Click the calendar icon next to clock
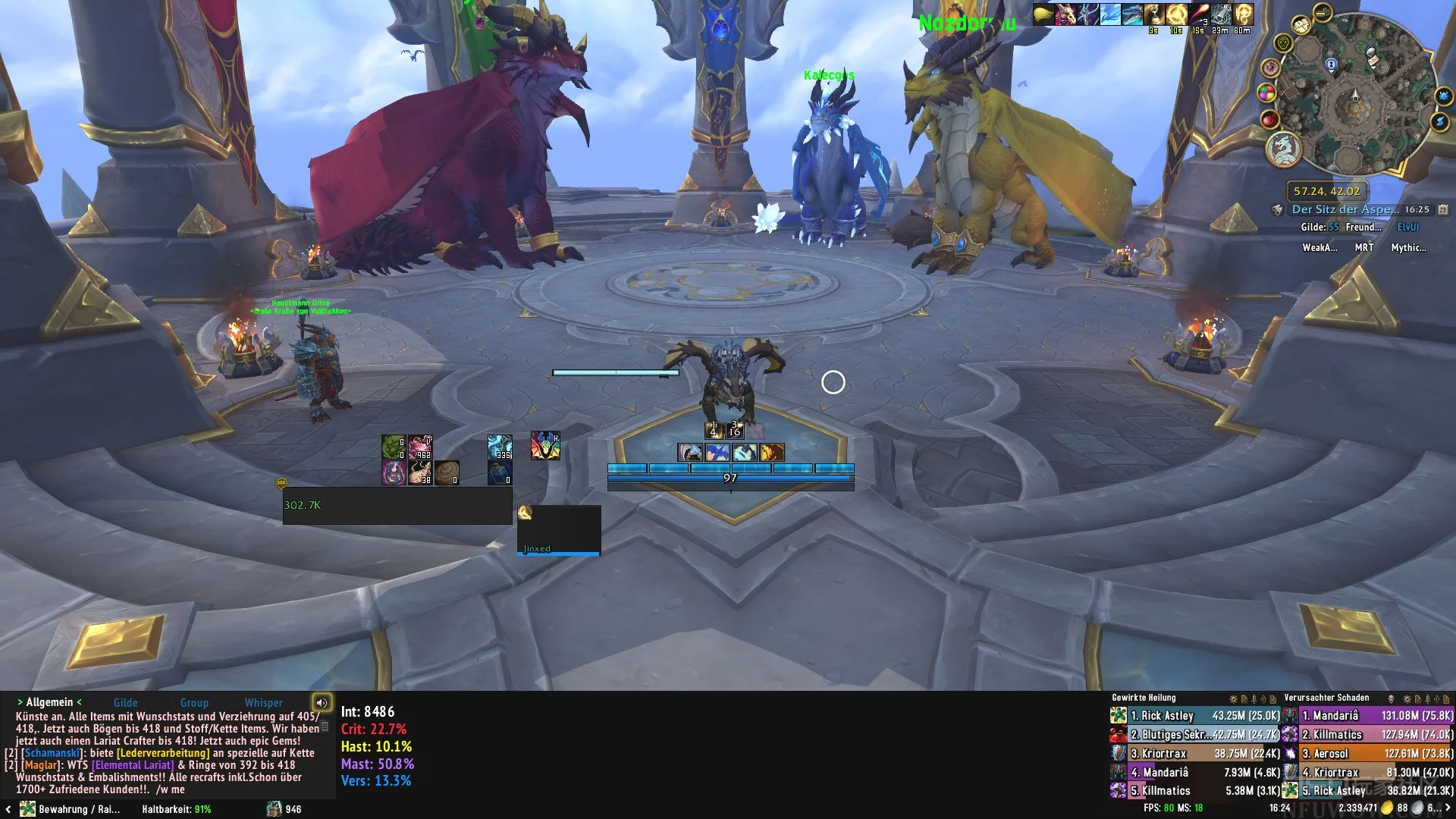Viewport: 1456px width, 819px height. click(1443, 209)
